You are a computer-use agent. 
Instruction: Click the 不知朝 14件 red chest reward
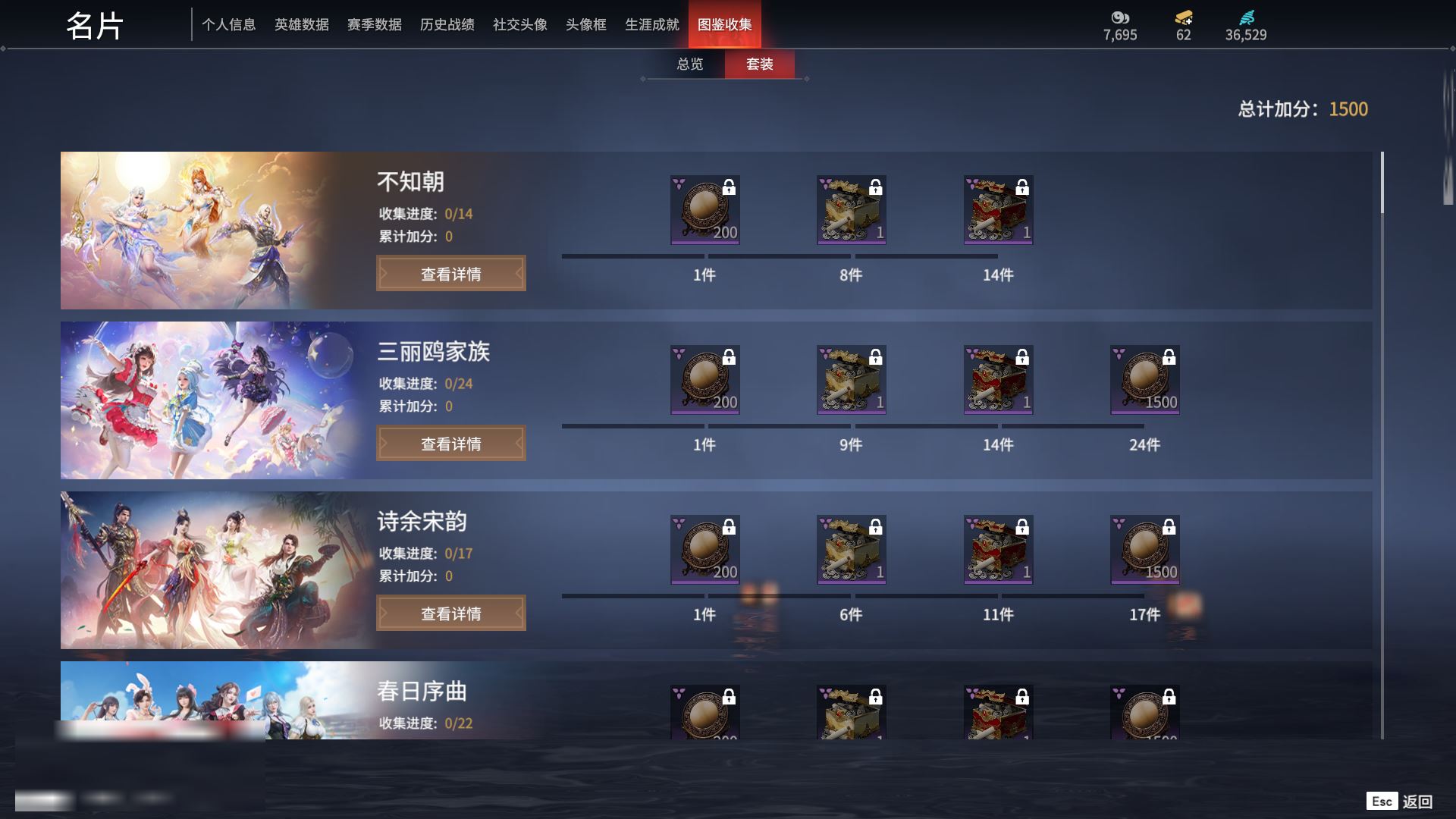[998, 210]
